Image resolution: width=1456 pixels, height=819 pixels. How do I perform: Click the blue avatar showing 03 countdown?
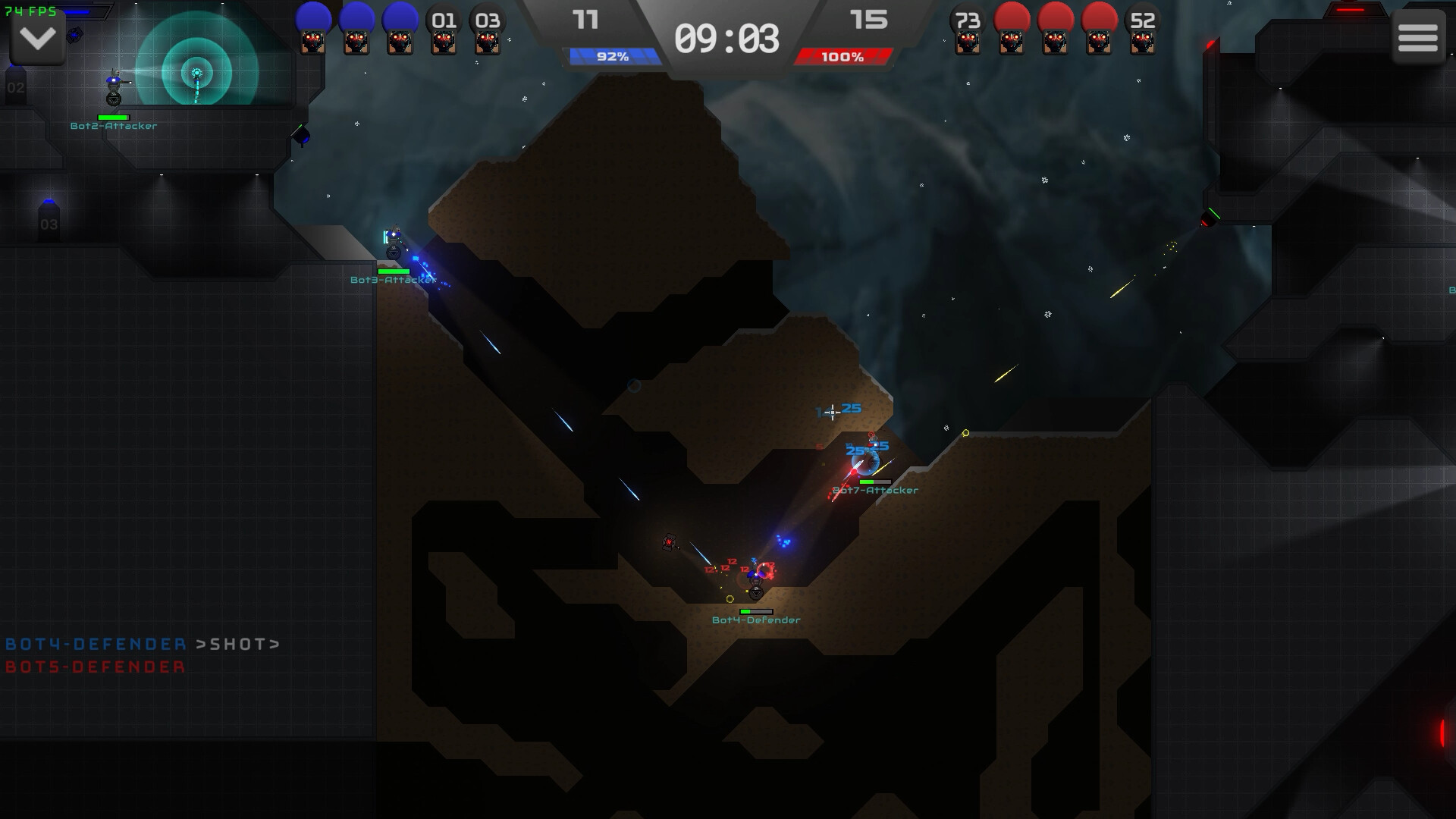(x=488, y=30)
